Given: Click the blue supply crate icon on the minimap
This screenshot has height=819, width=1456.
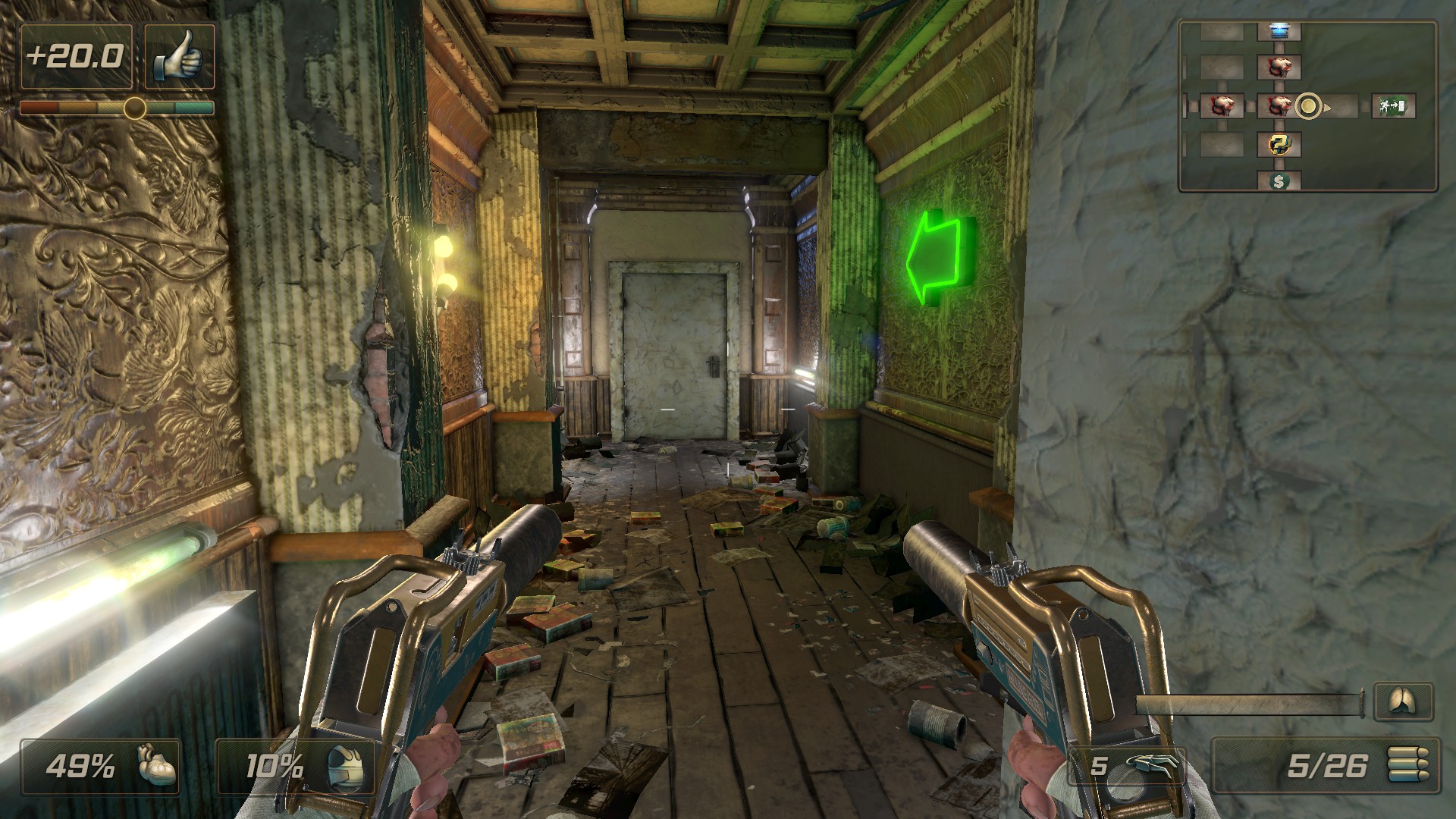Looking at the screenshot, I should [1279, 32].
